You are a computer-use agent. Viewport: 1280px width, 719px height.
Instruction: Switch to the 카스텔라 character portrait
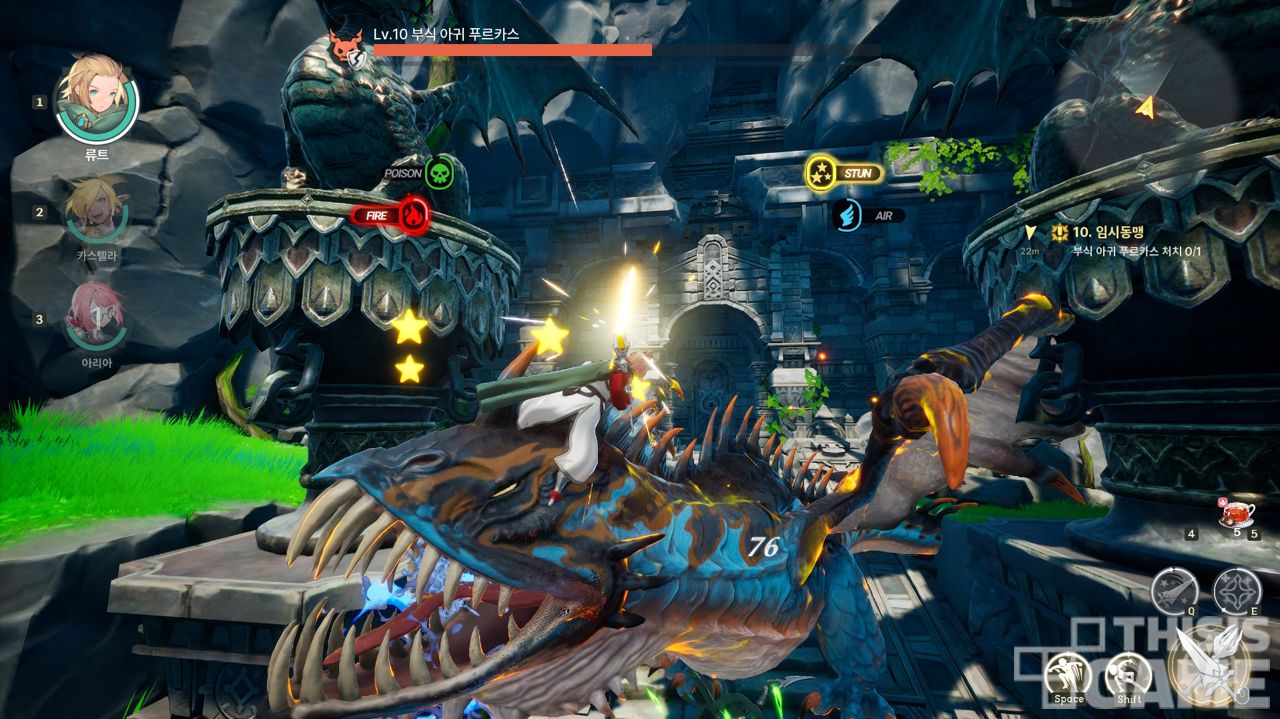pos(97,210)
